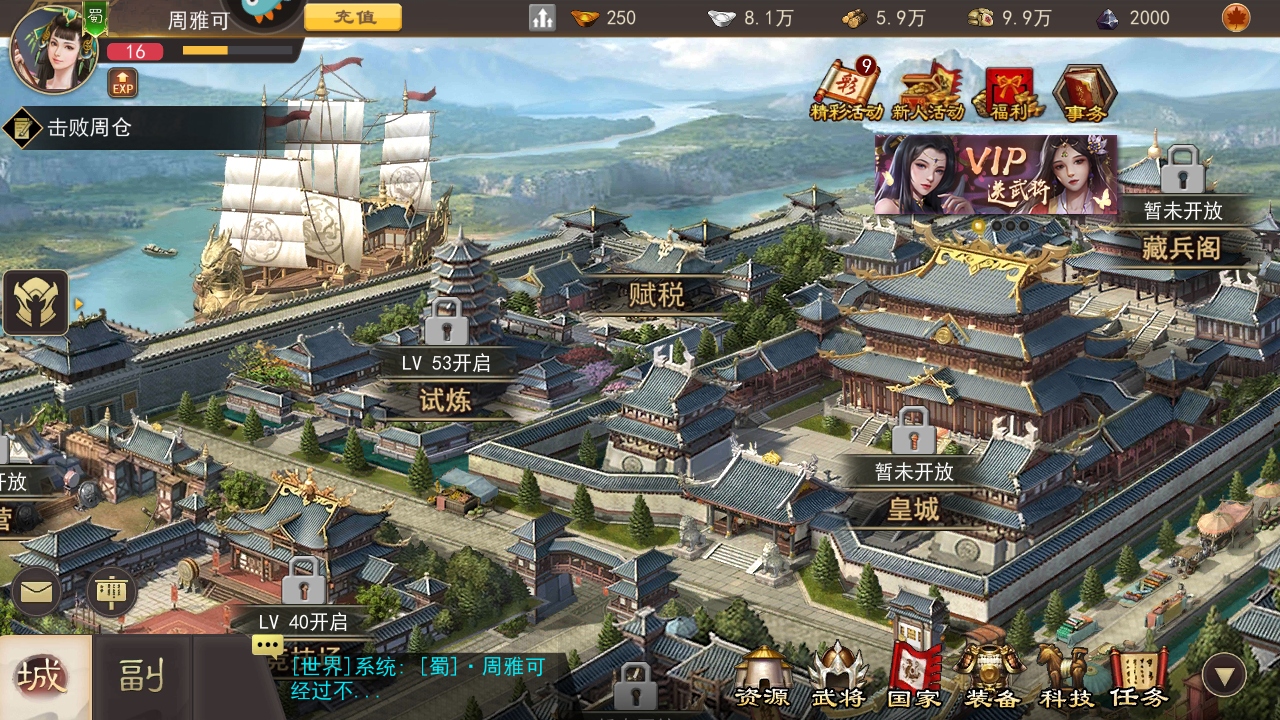This screenshot has width=1280, height=720.
Task: Open the 国家 nation menu
Action: pyautogui.click(x=914, y=676)
